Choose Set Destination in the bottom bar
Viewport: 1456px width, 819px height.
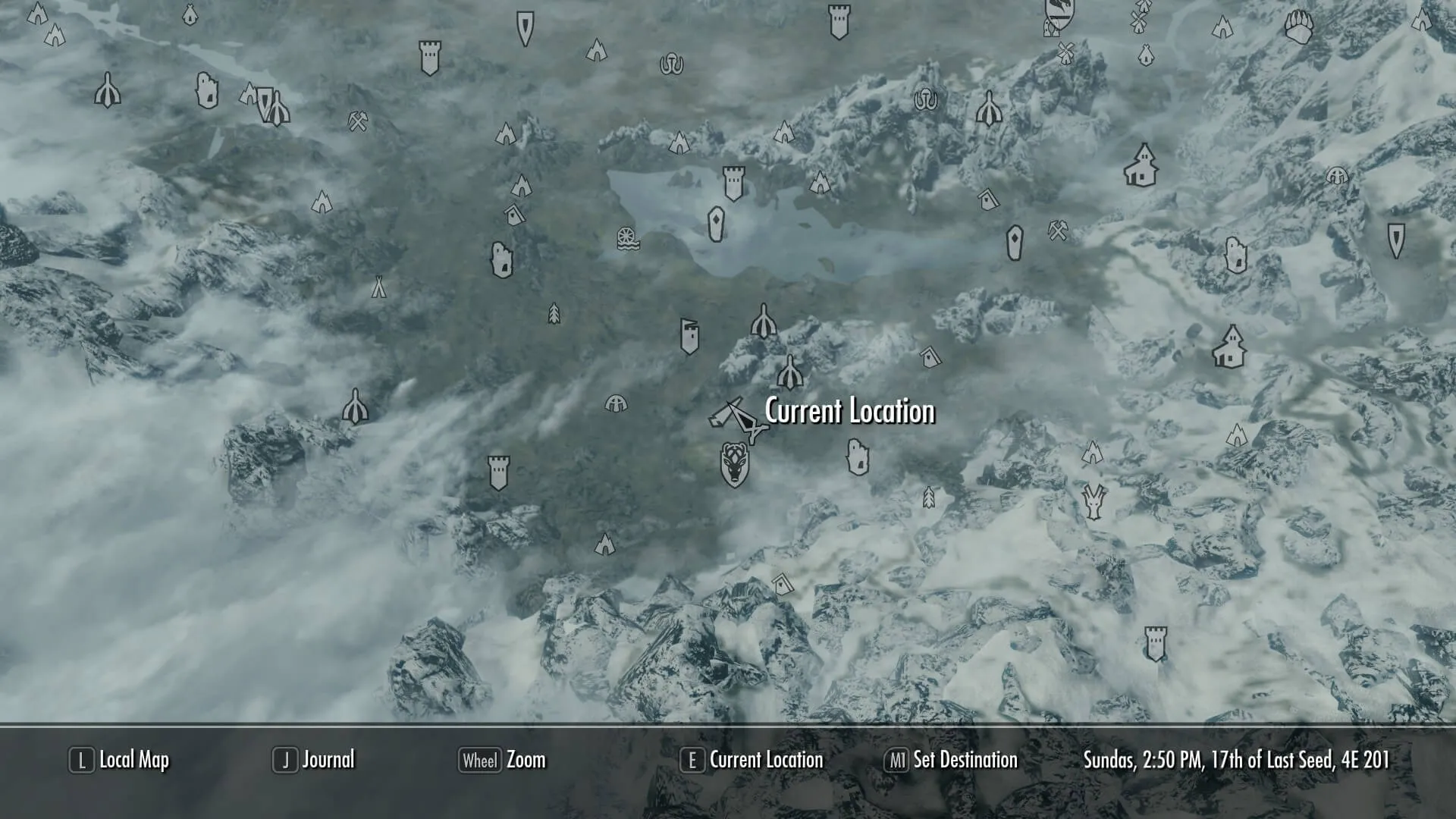(951, 760)
